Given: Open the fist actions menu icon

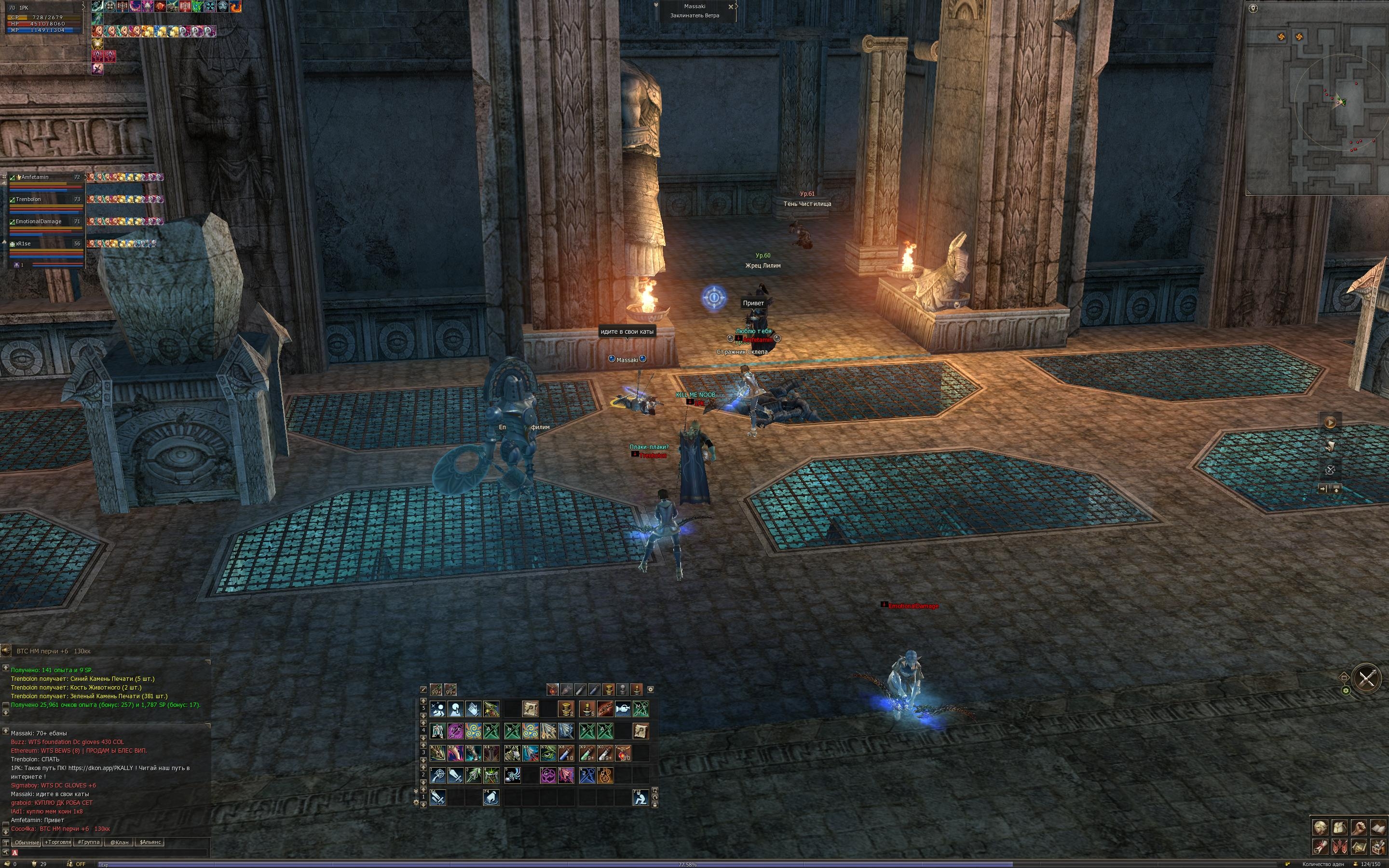Looking at the screenshot, I should coord(1358,827).
